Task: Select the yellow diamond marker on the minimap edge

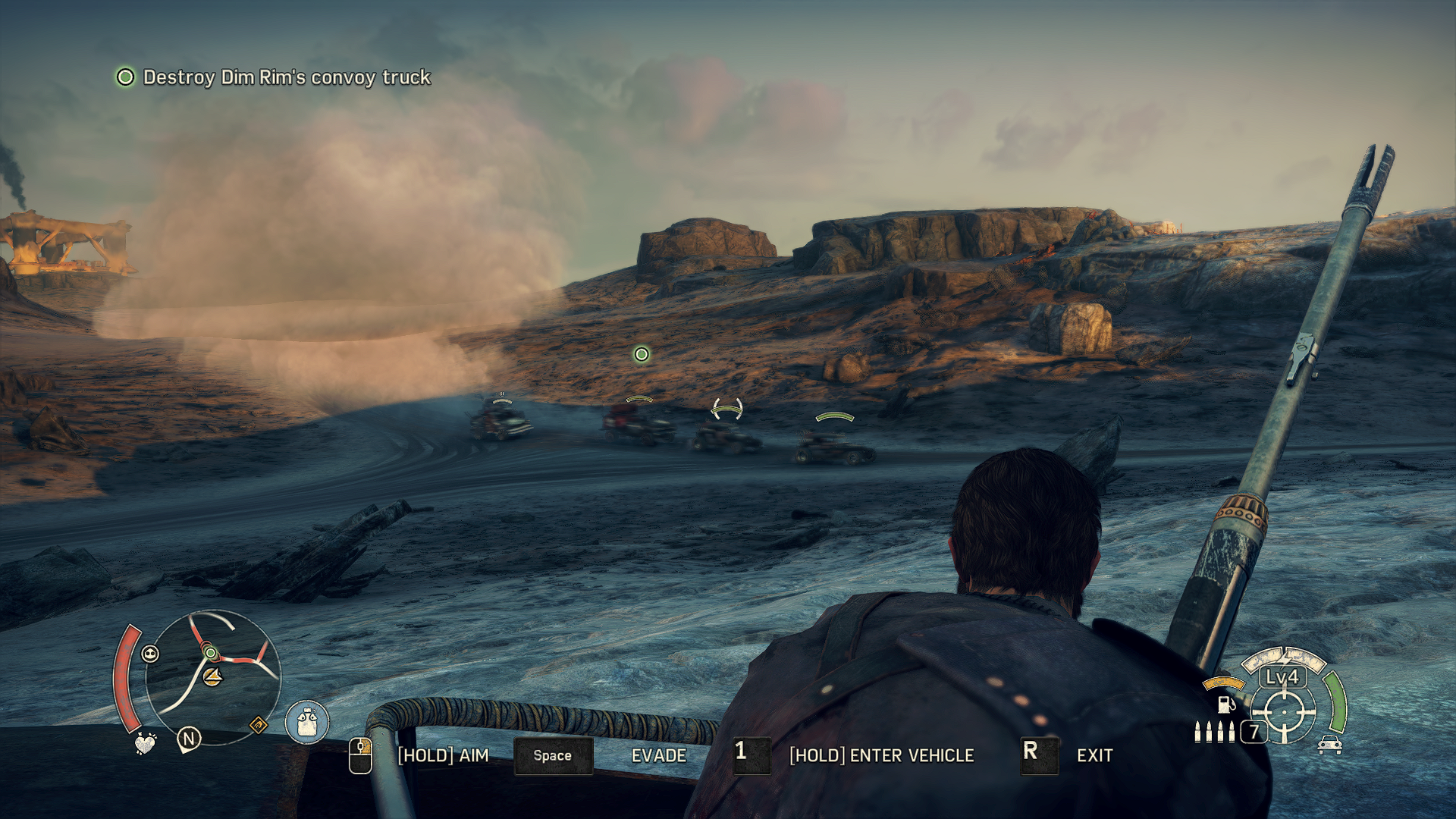Action: [x=258, y=726]
